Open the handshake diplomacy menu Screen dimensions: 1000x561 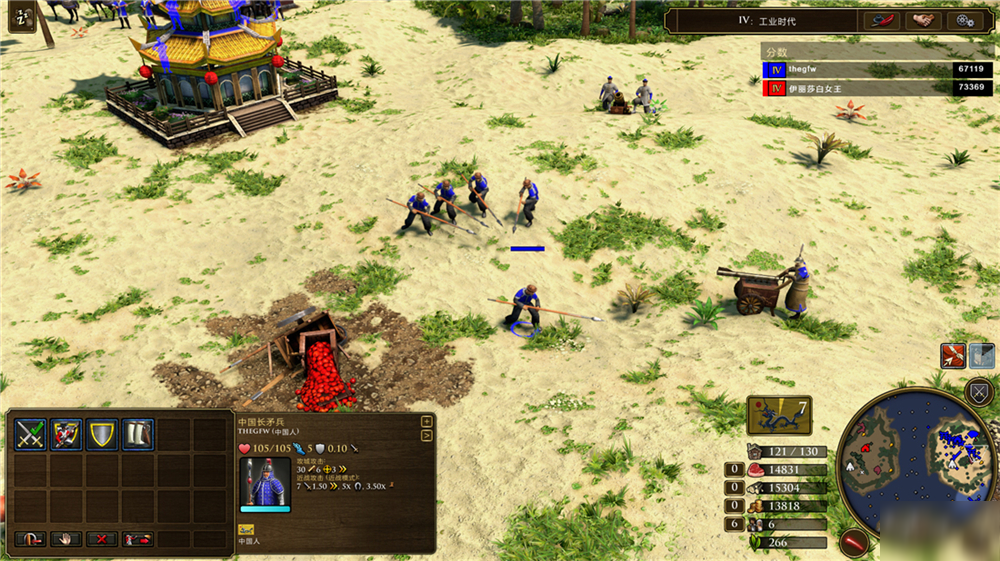click(924, 20)
